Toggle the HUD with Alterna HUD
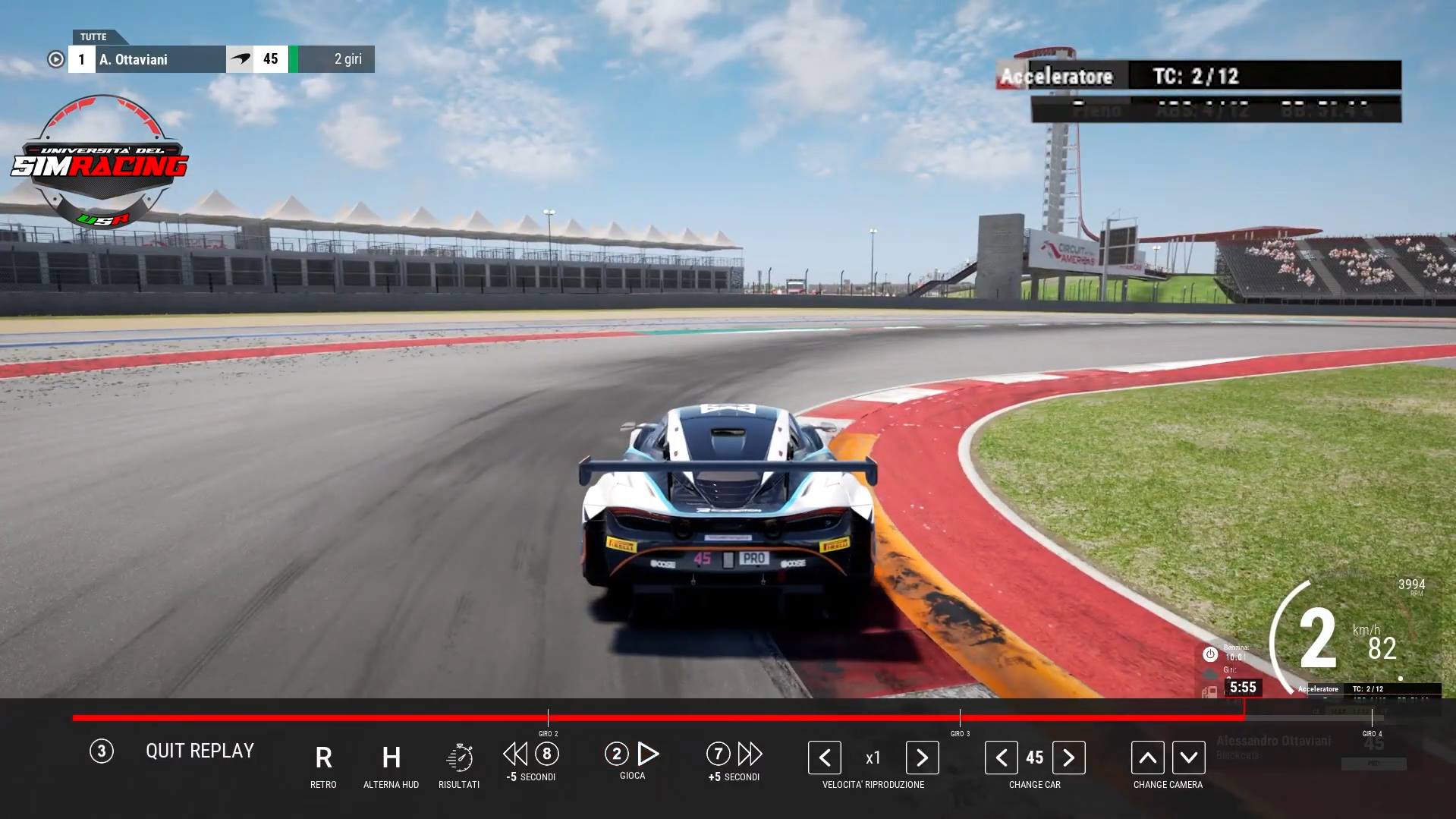Viewport: 1456px width, 819px height. [391, 758]
